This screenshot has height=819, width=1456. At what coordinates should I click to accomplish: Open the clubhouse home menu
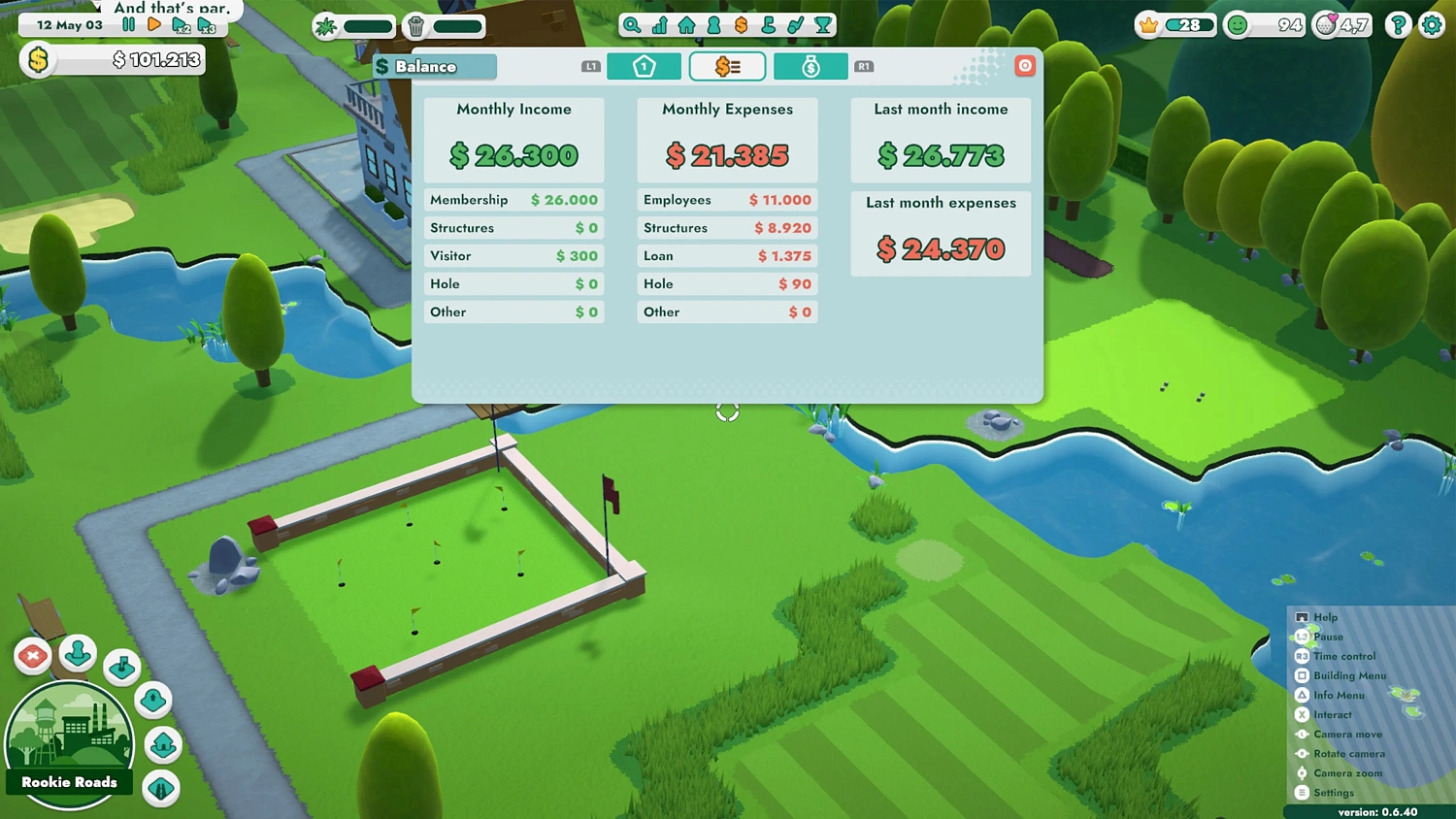click(686, 25)
